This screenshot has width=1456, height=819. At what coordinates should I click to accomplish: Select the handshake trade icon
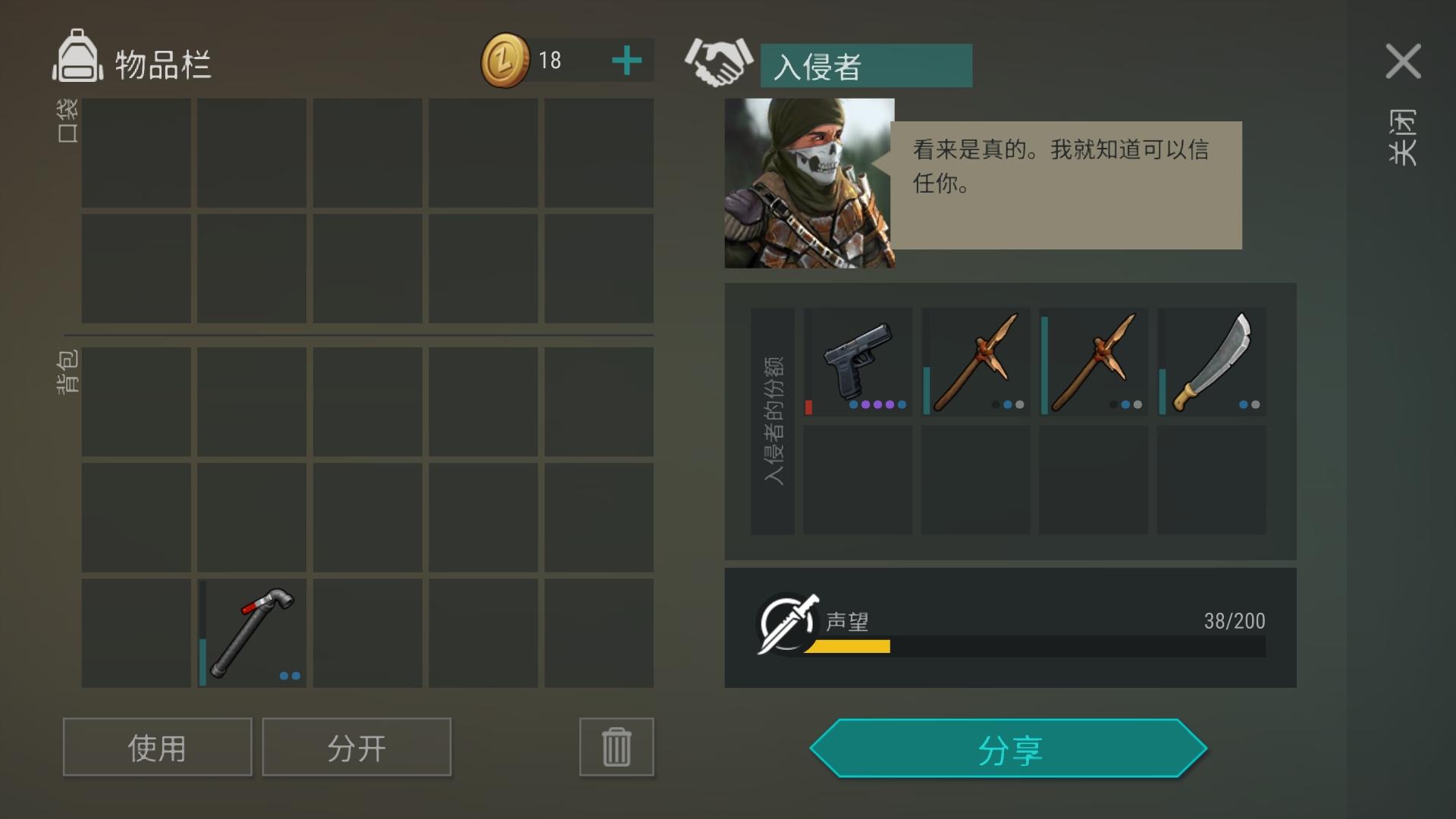[x=718, y=64]
